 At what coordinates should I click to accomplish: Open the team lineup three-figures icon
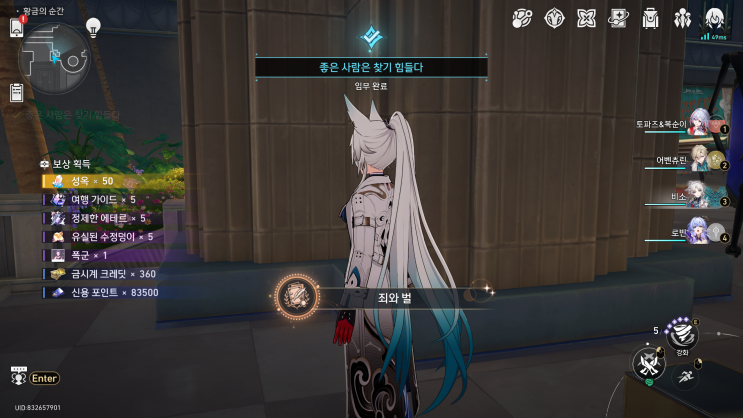pos(683,17)
